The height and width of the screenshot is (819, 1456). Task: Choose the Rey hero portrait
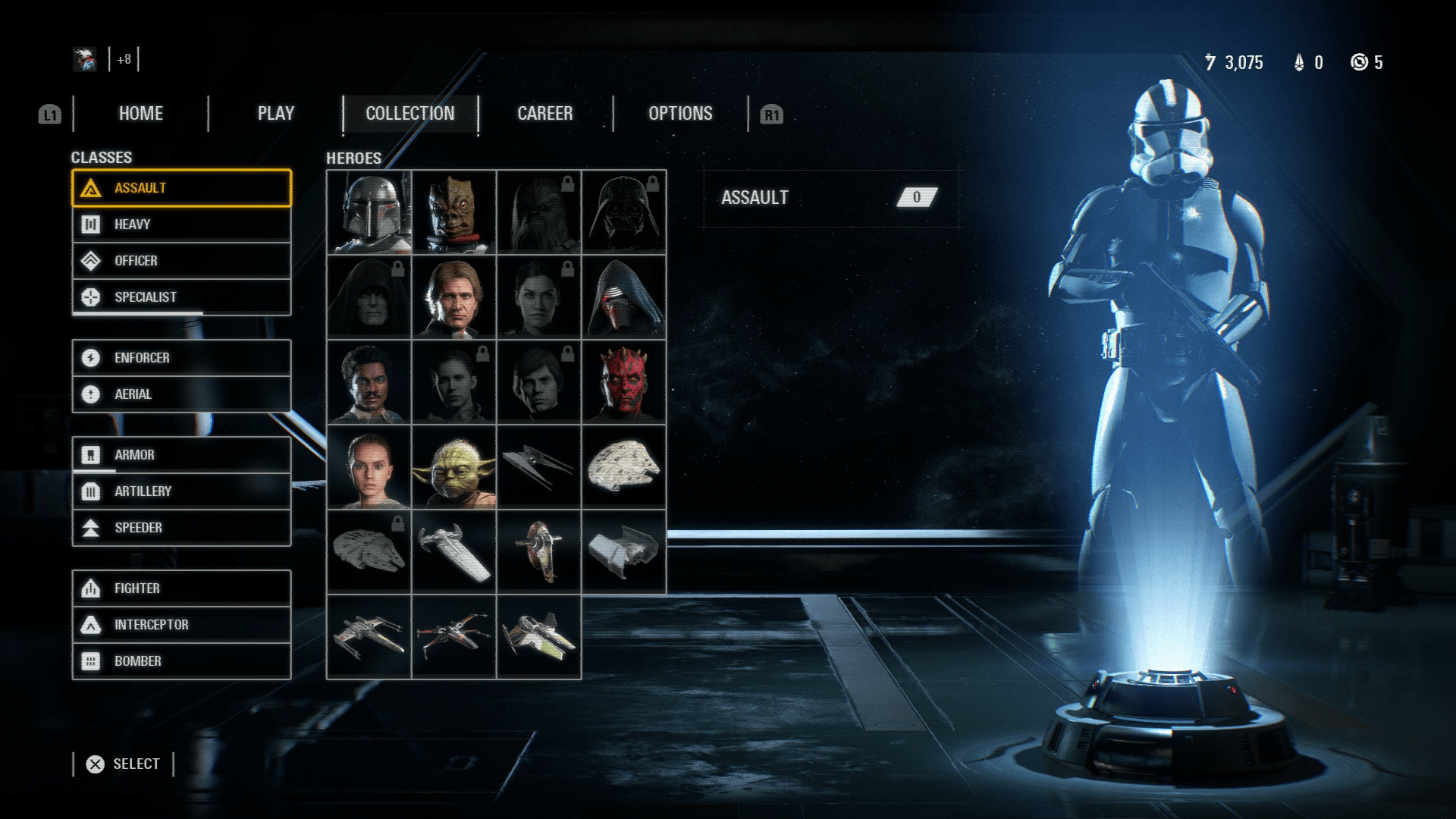click(x=369, y=467)
